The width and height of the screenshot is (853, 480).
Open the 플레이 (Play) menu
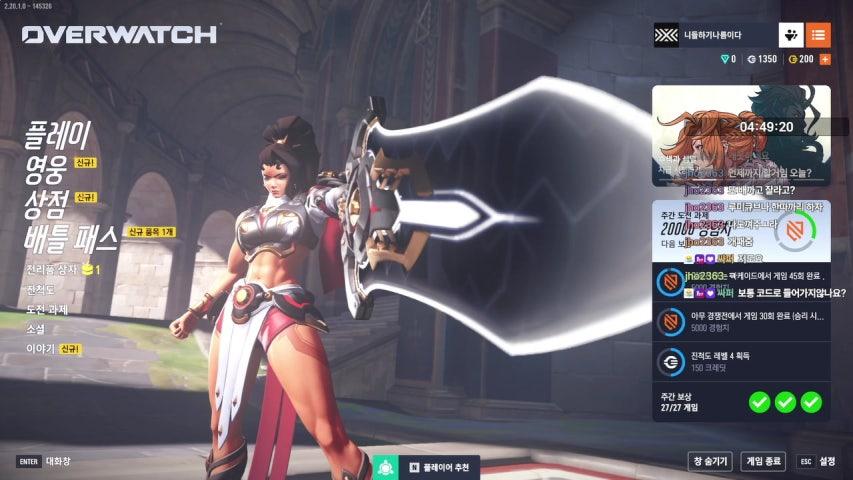[58, 134]
